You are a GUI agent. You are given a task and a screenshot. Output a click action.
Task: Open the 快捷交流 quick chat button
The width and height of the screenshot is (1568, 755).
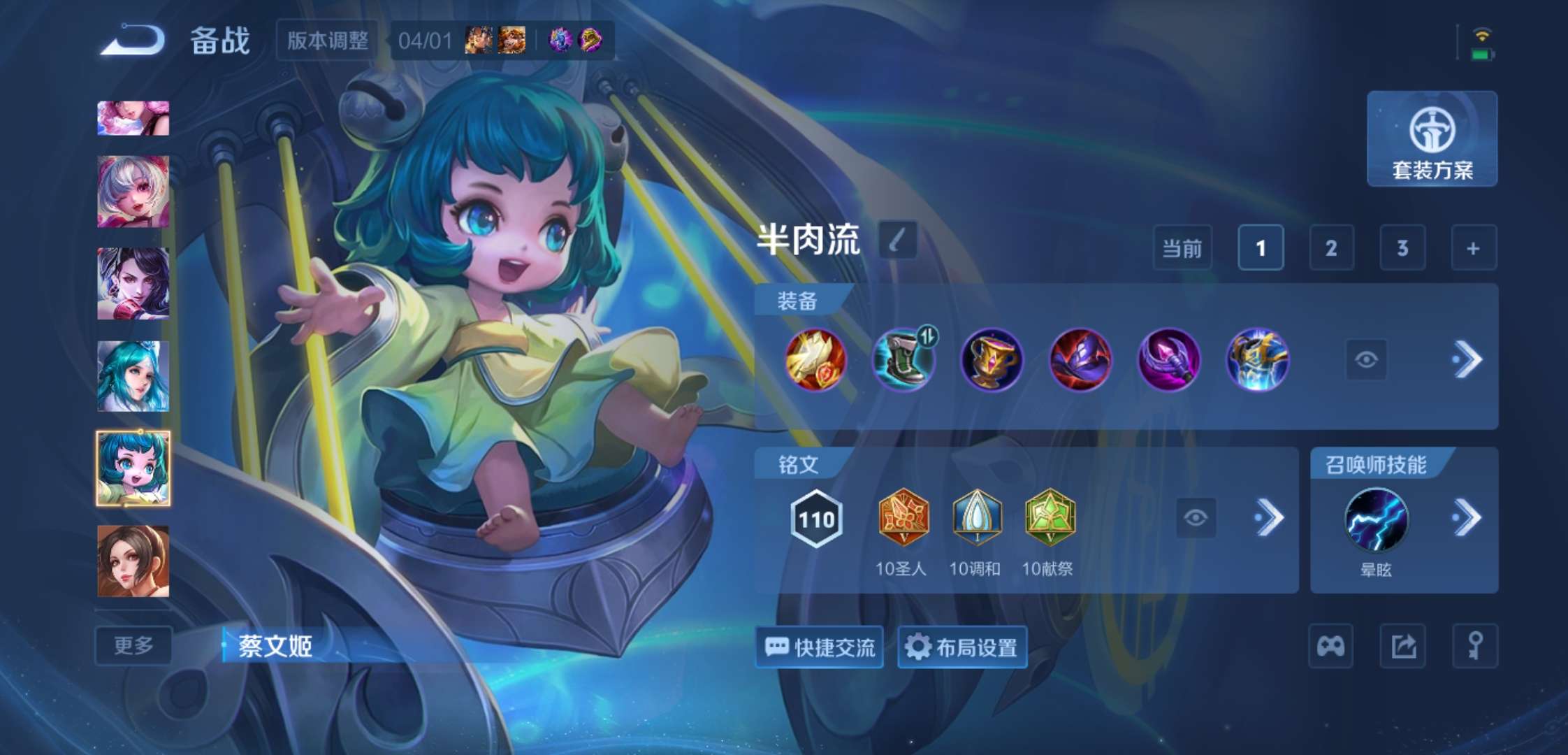pyautogui.click(x=818, y=647)
